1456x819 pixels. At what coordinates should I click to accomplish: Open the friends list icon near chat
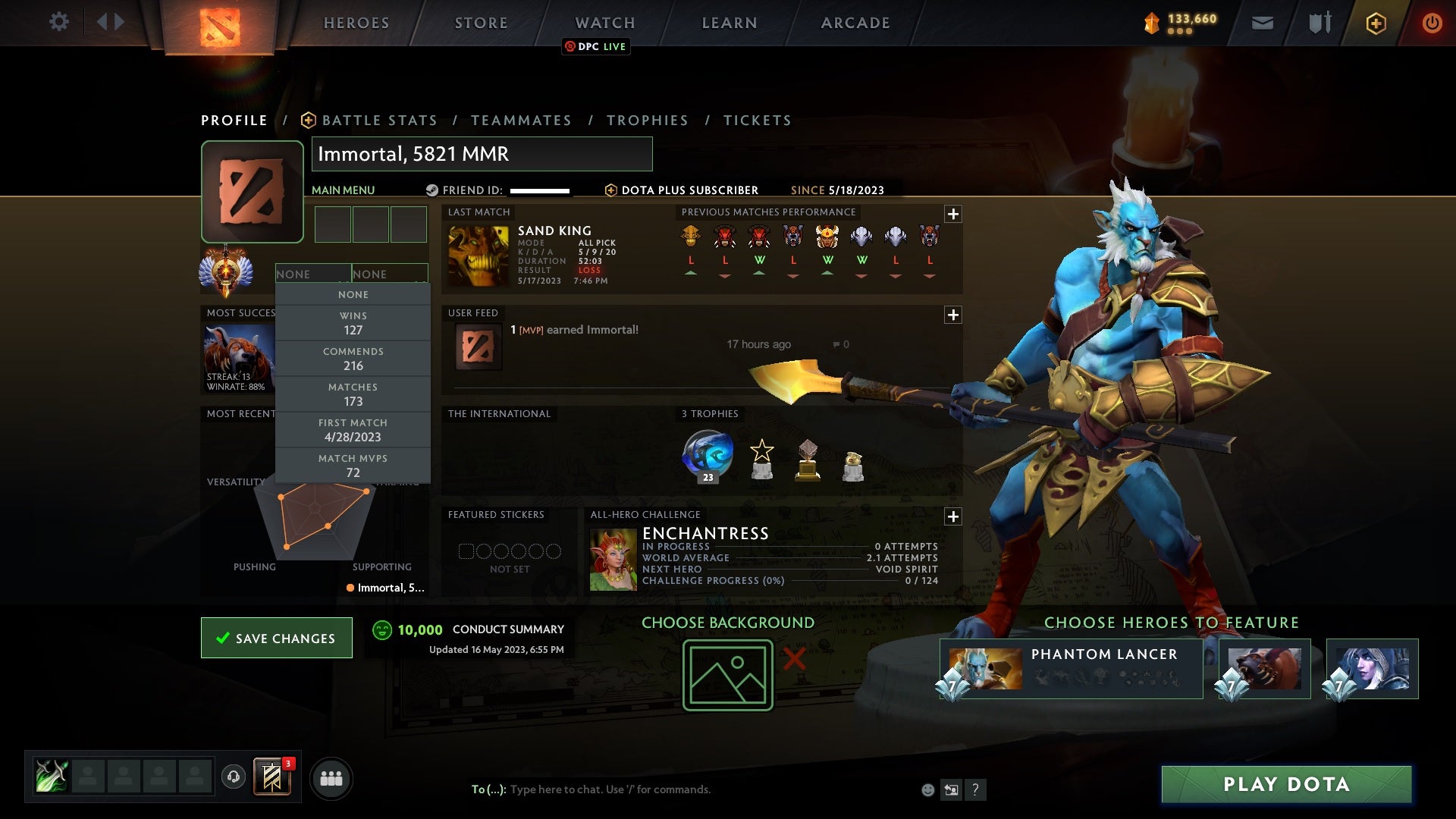point(331,778)
